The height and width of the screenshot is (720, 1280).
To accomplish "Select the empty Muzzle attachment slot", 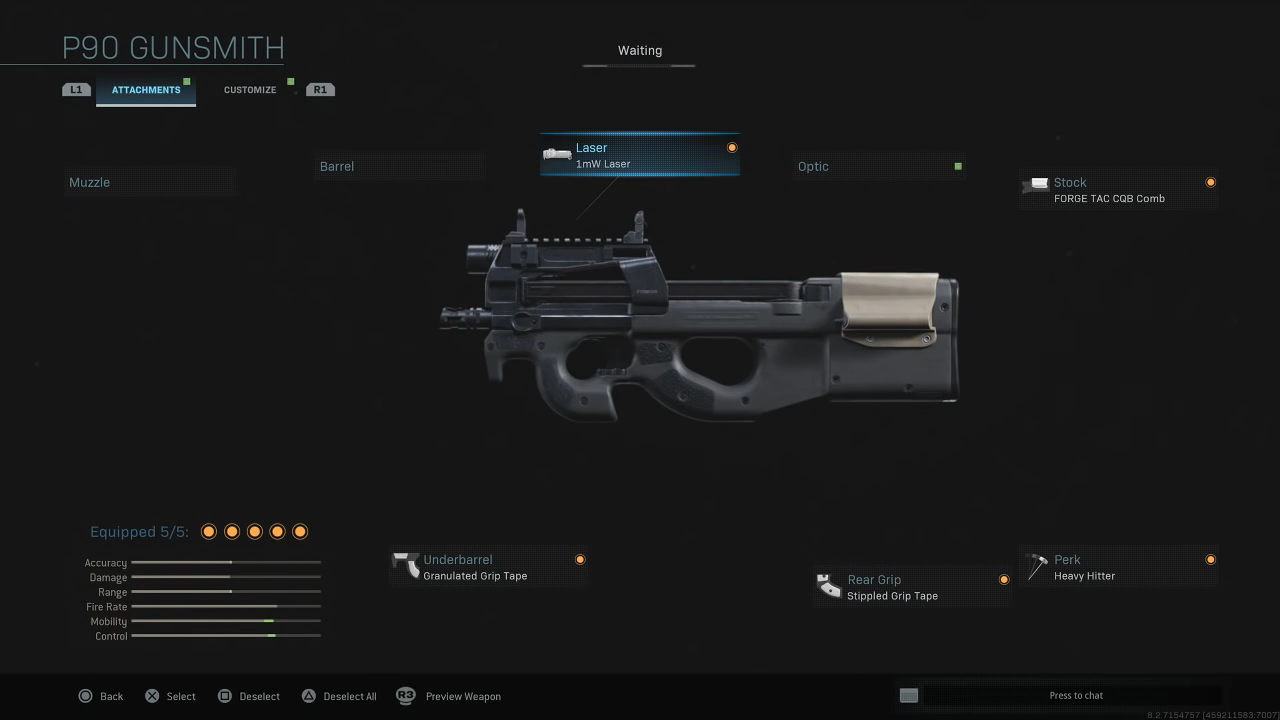I will click(x=150, y=182).
